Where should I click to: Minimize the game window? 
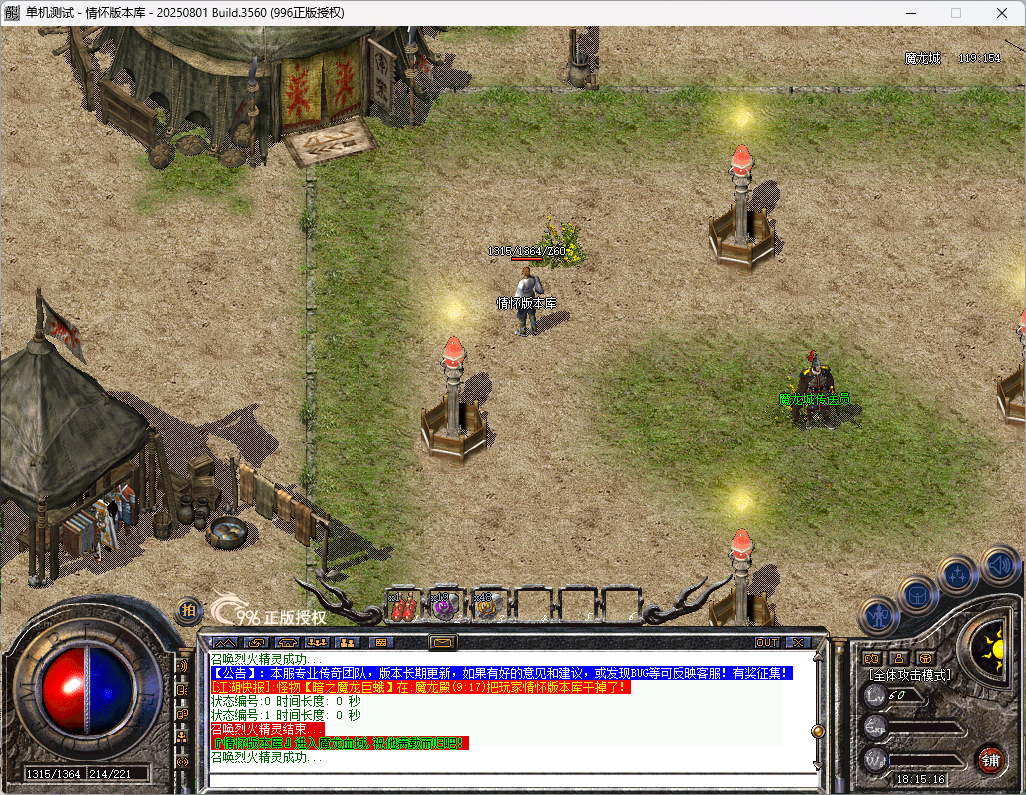pyautogui.click(x=911, y=13)
